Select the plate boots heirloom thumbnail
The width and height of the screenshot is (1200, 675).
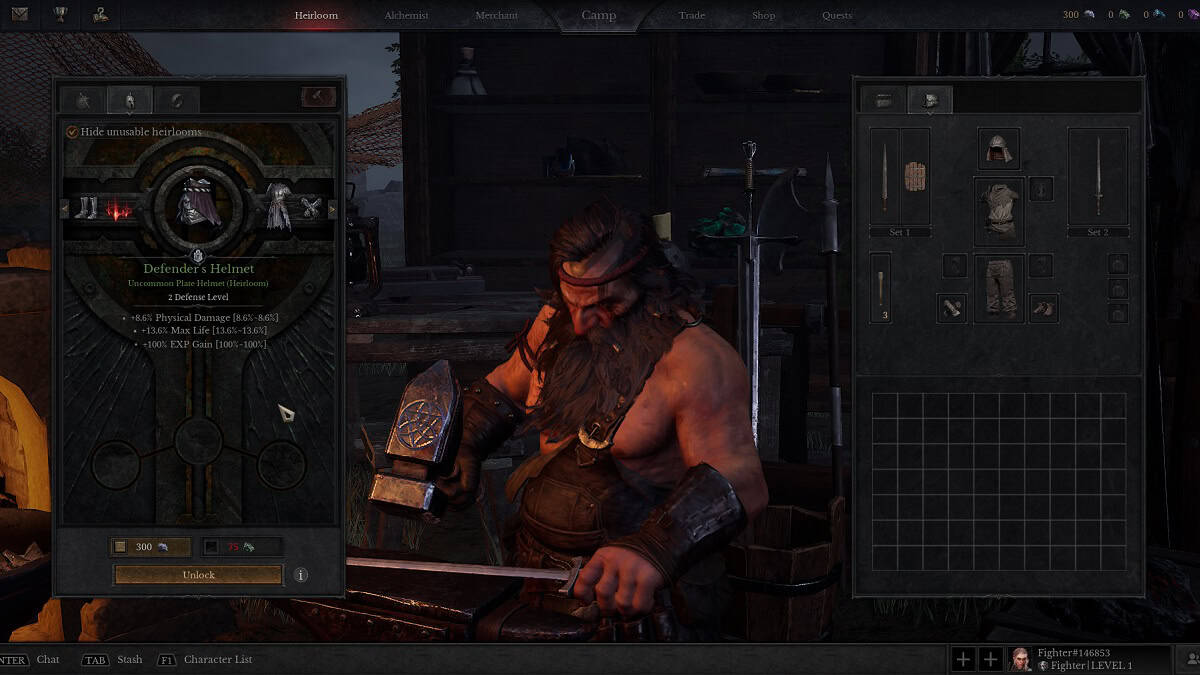87,209
